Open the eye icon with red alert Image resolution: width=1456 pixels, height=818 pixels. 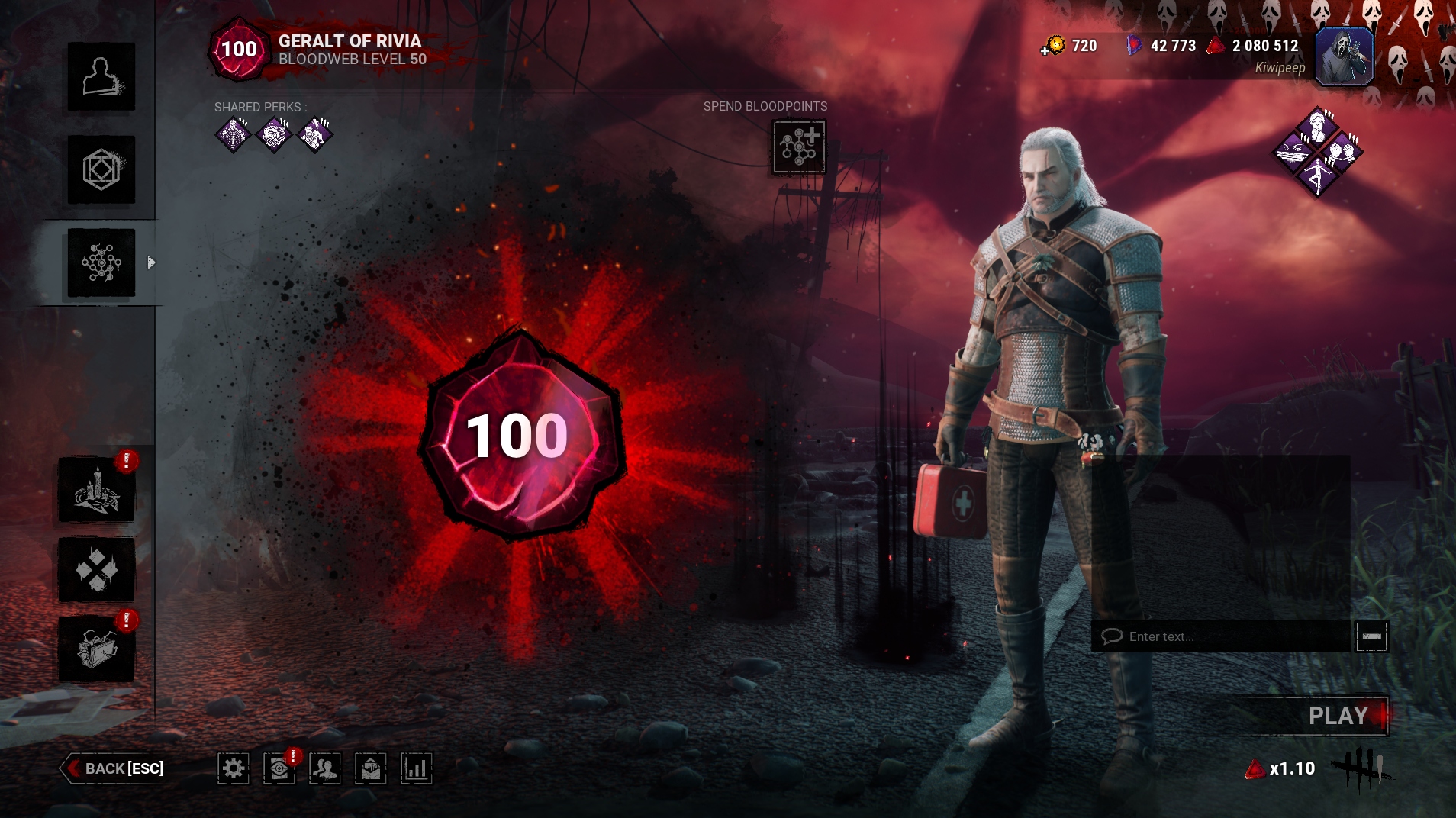[279, 768]
